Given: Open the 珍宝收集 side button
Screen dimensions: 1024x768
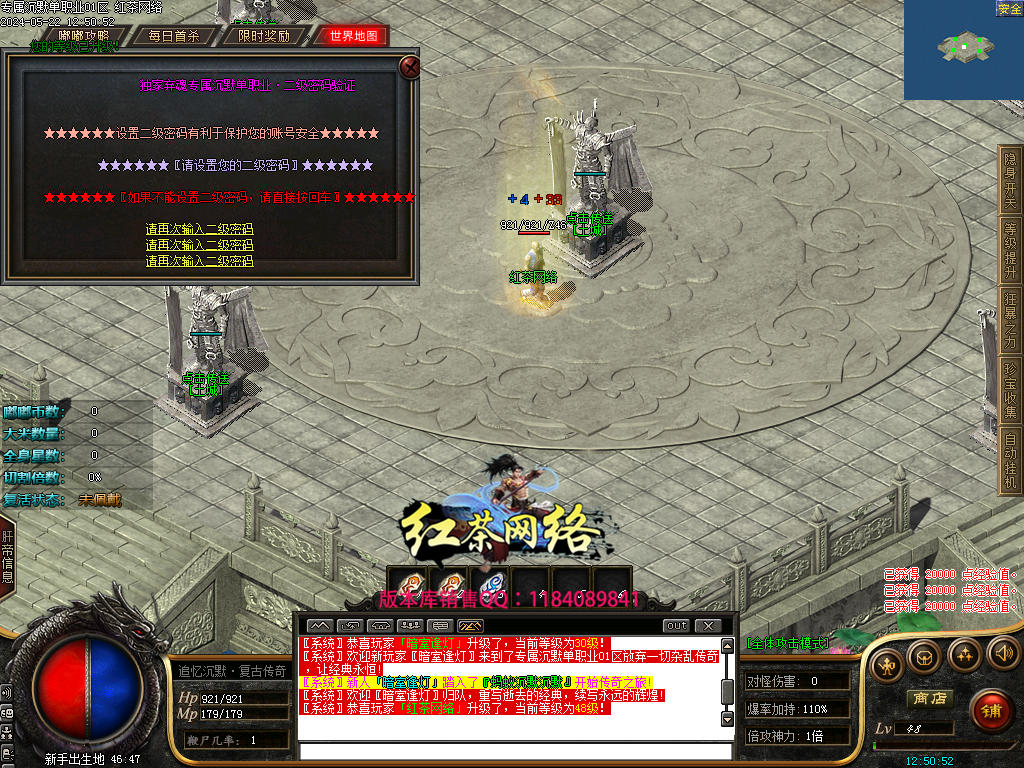Looking at the screenshot, I should [x=1010, y=390].
